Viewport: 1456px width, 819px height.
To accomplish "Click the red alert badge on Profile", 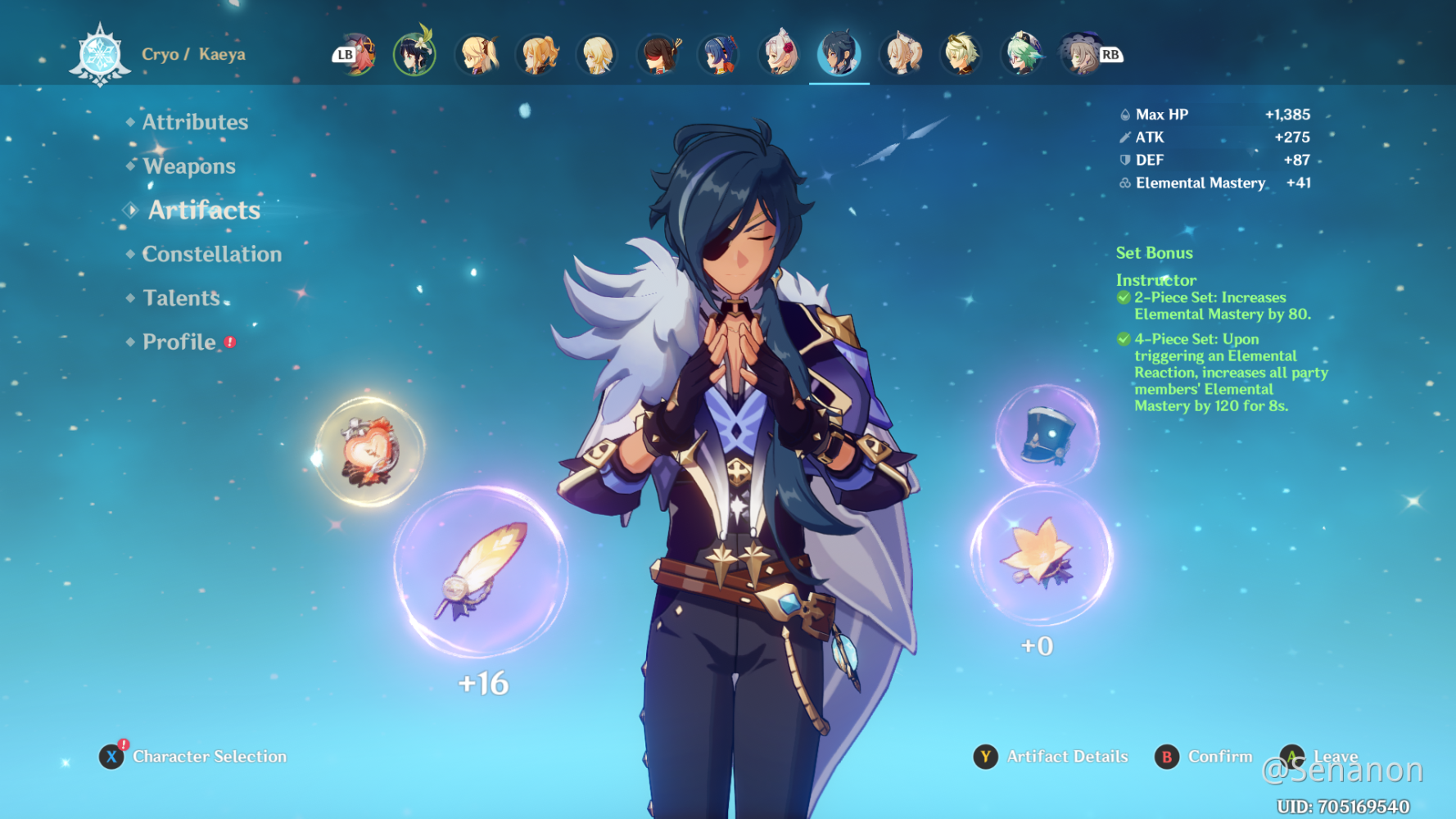I will (229, 342).
